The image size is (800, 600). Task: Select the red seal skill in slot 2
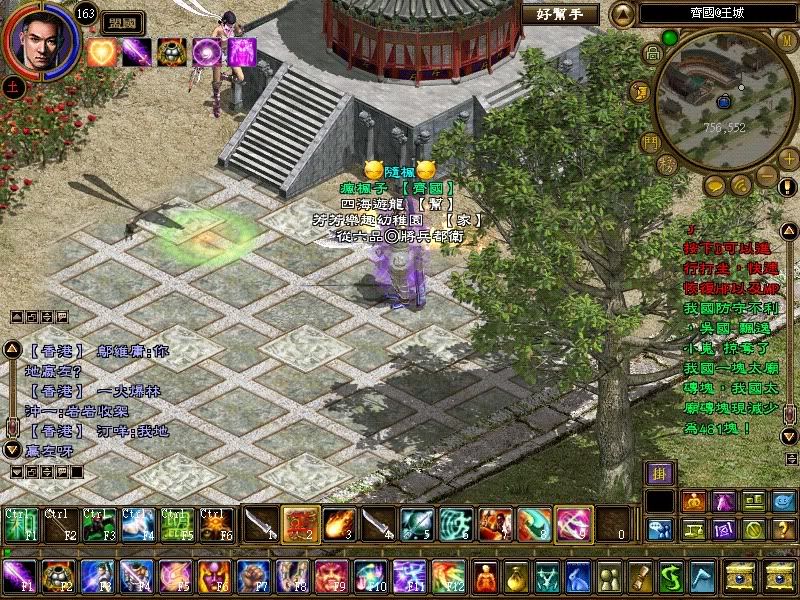coord(297,523)
